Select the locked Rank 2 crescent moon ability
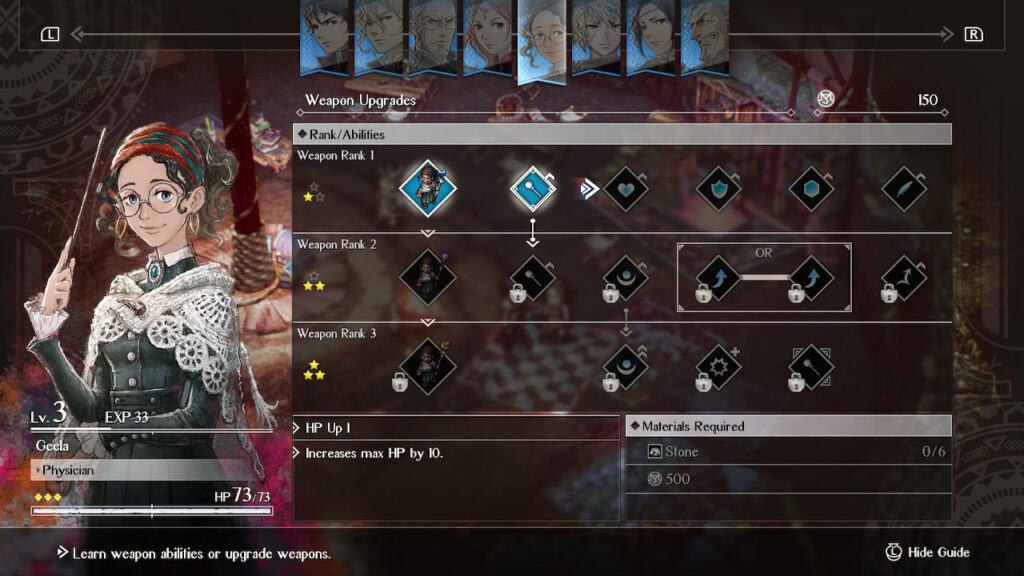The height and width of the screenshot is (576, 1024). (x=627, y=279)
